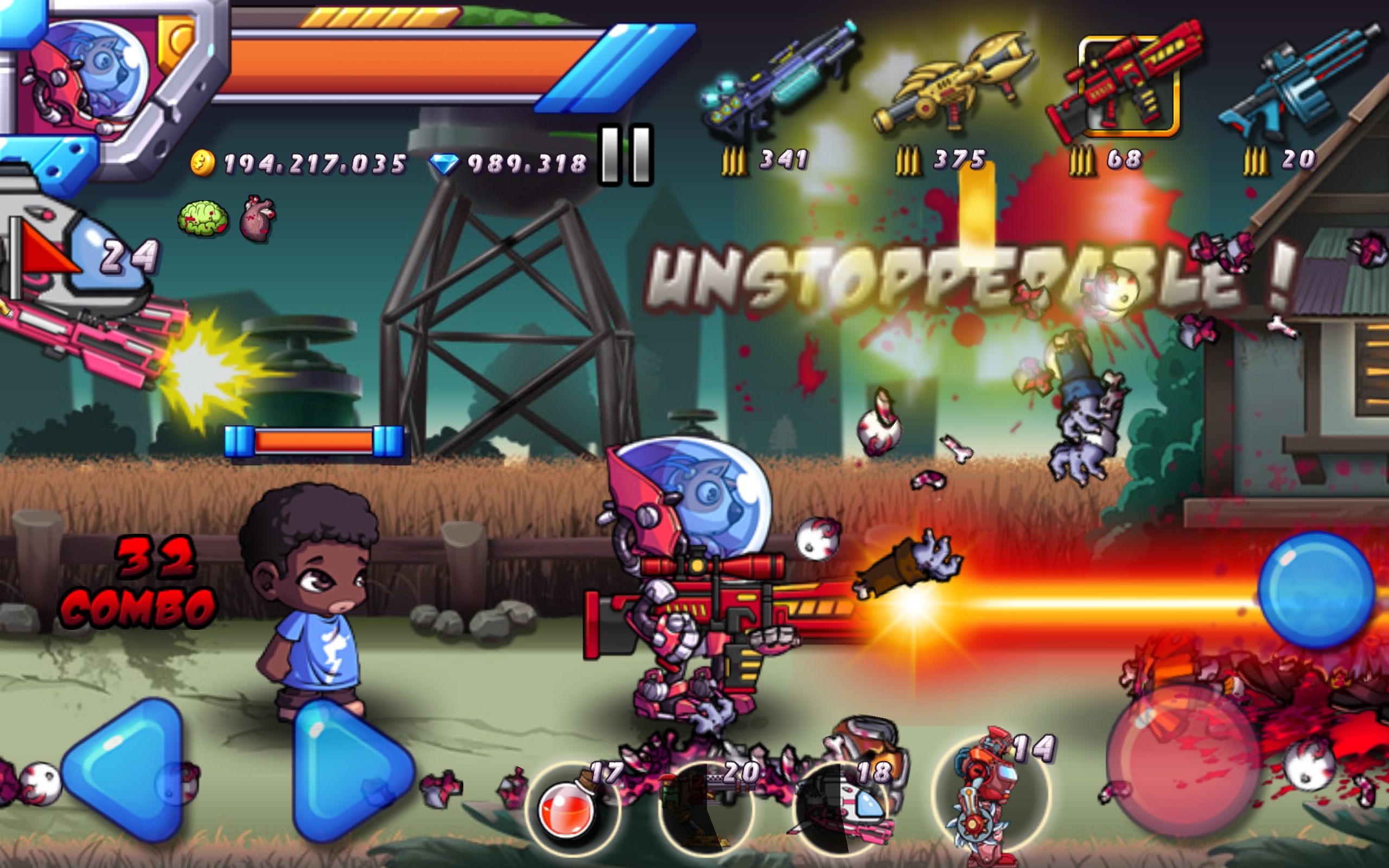Select the red assault rifle weapon
1389x868 pixels.
pos(1131,80)
